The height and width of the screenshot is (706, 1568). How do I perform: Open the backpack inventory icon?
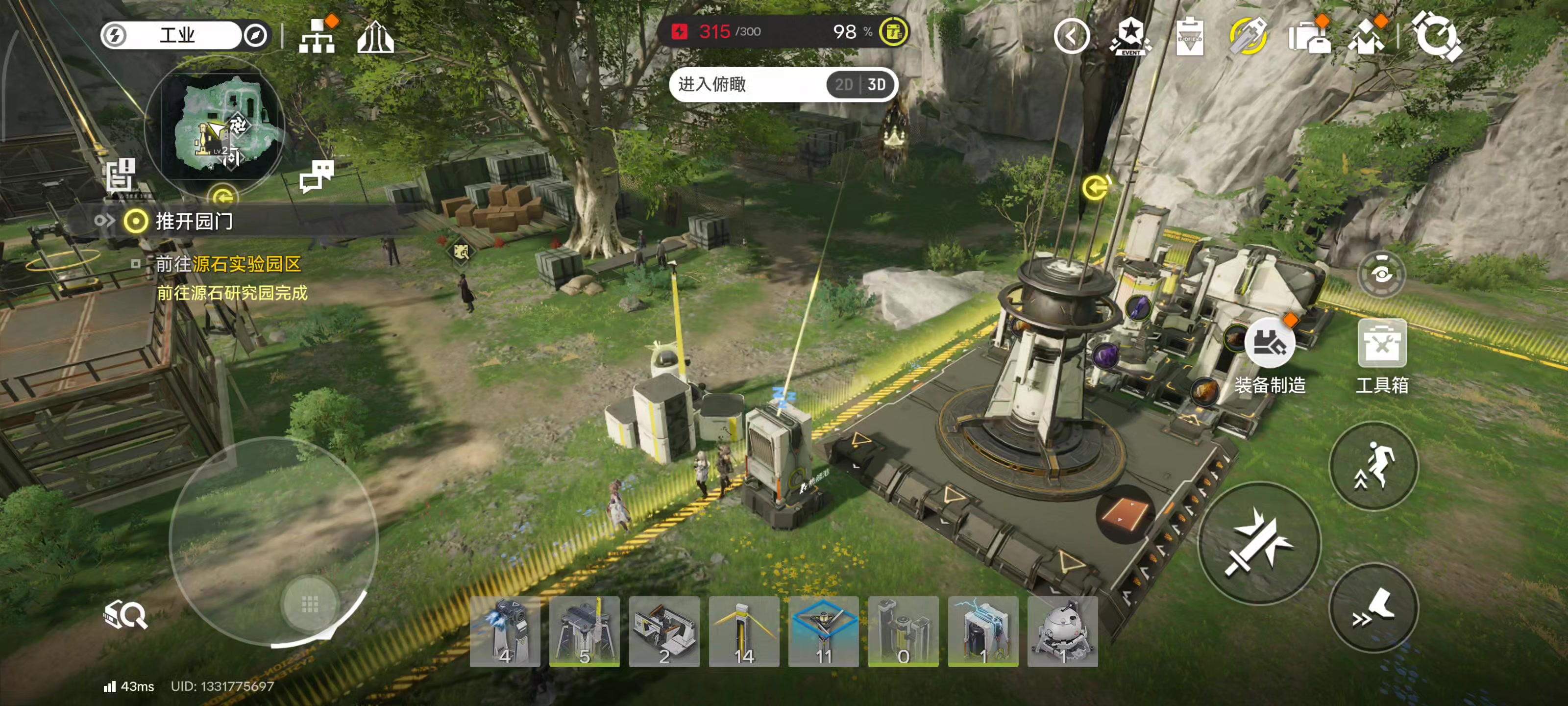point(1309,37)
